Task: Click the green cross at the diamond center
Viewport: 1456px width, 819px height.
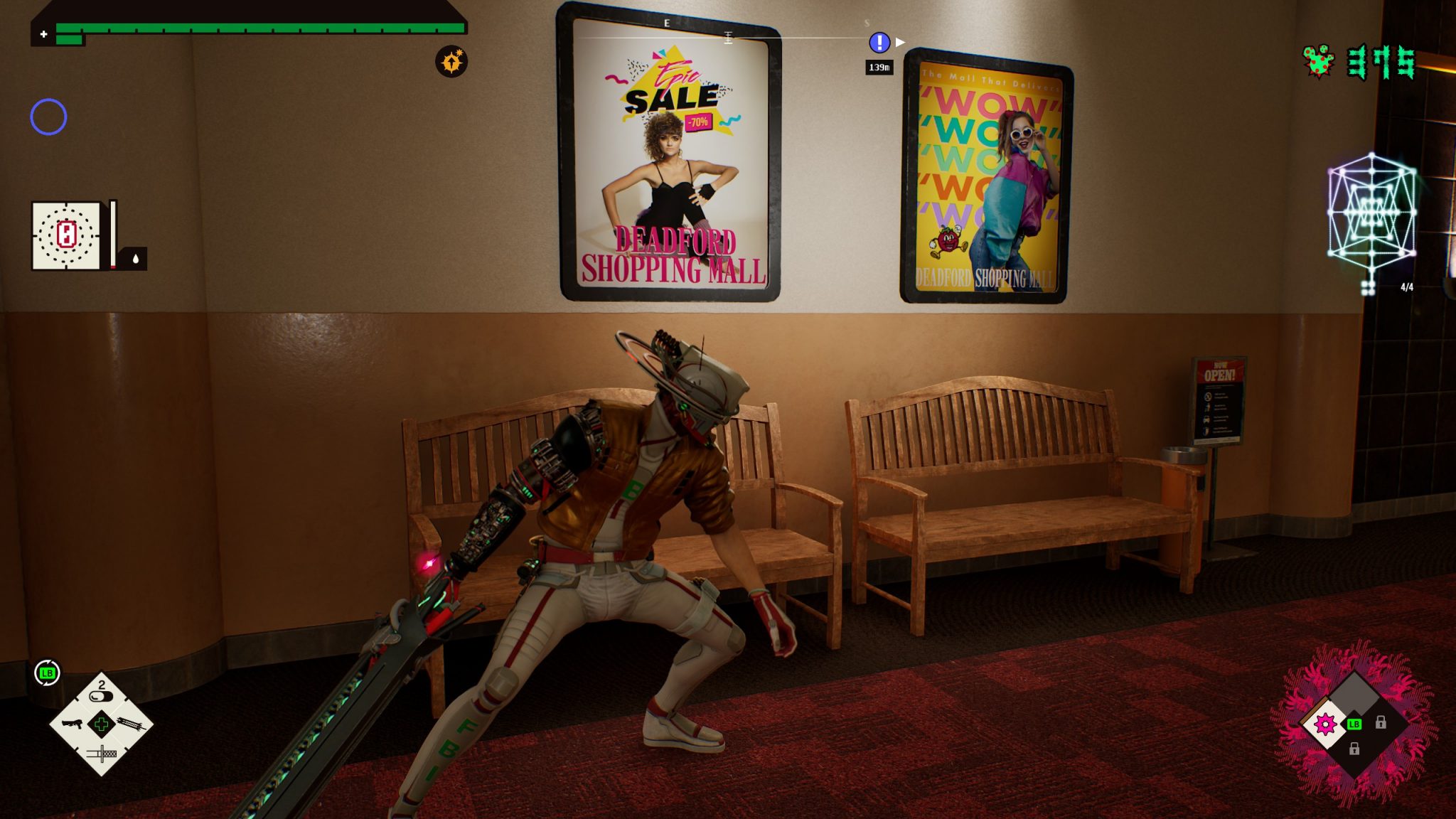Action: tap(102, 724)
